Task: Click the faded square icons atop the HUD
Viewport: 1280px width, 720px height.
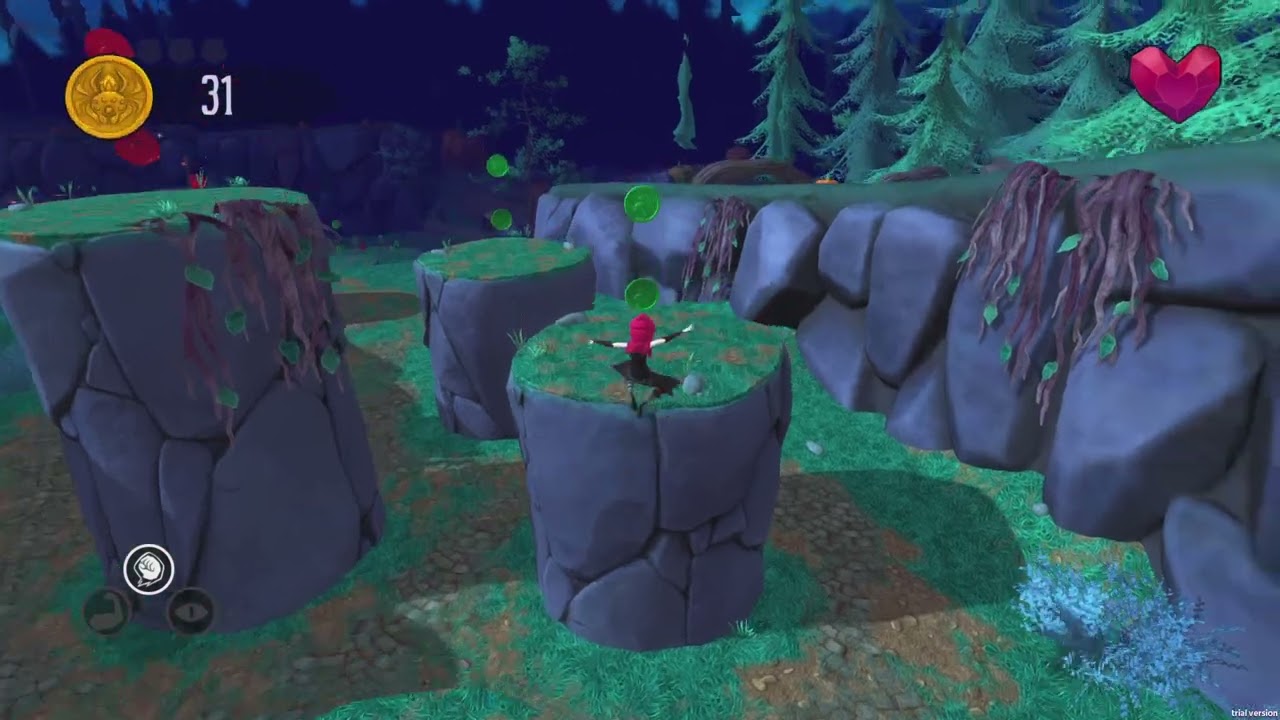Action: [180, 45]
